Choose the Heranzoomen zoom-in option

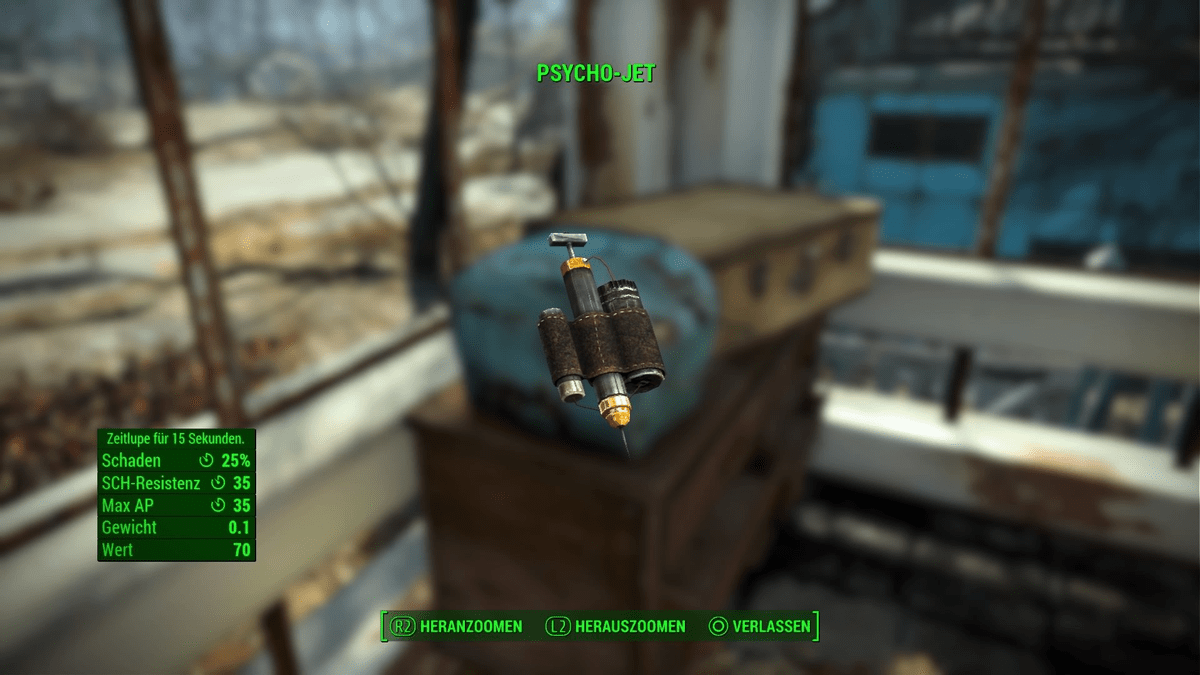coord(458,627)
